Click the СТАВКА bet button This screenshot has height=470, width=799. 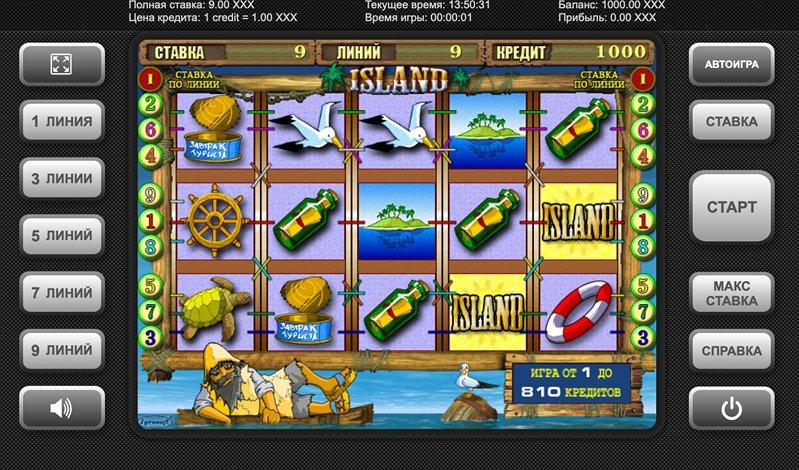[731, 122]
